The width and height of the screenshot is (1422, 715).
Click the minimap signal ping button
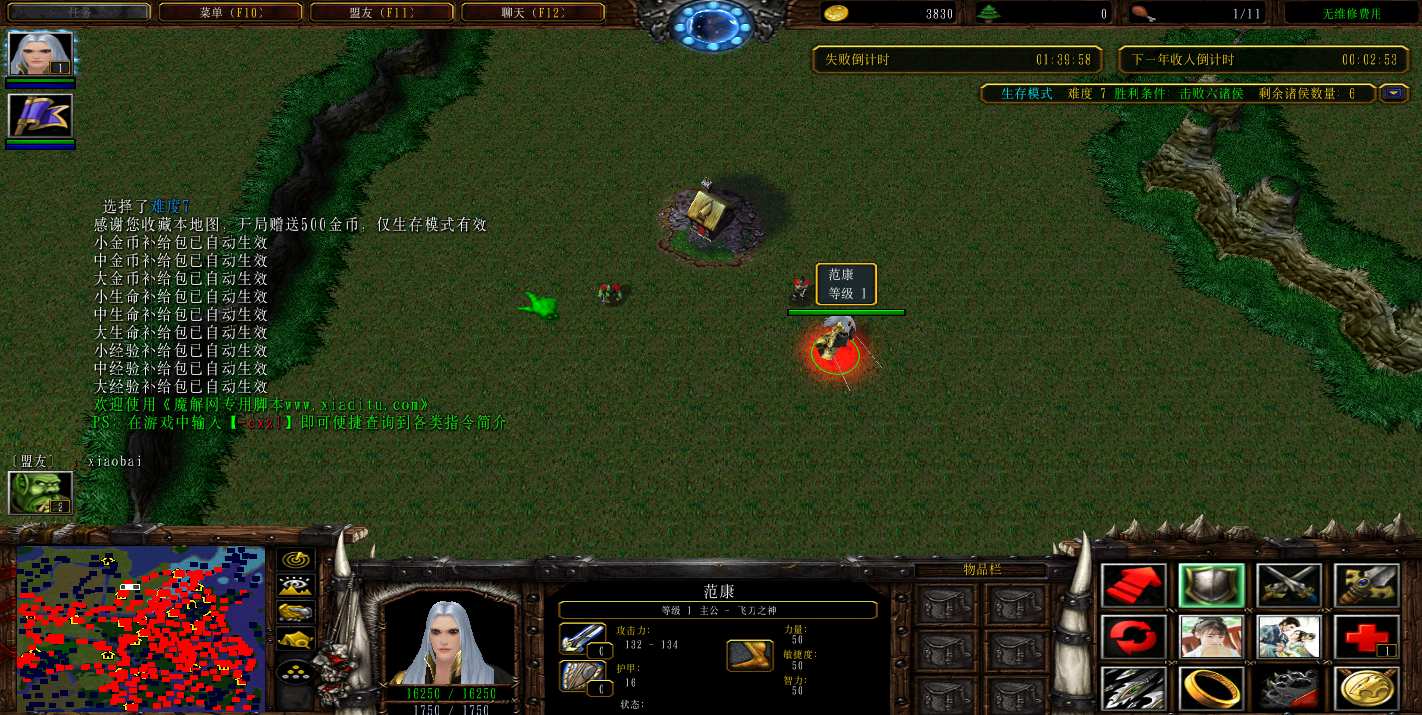(296, 560)
